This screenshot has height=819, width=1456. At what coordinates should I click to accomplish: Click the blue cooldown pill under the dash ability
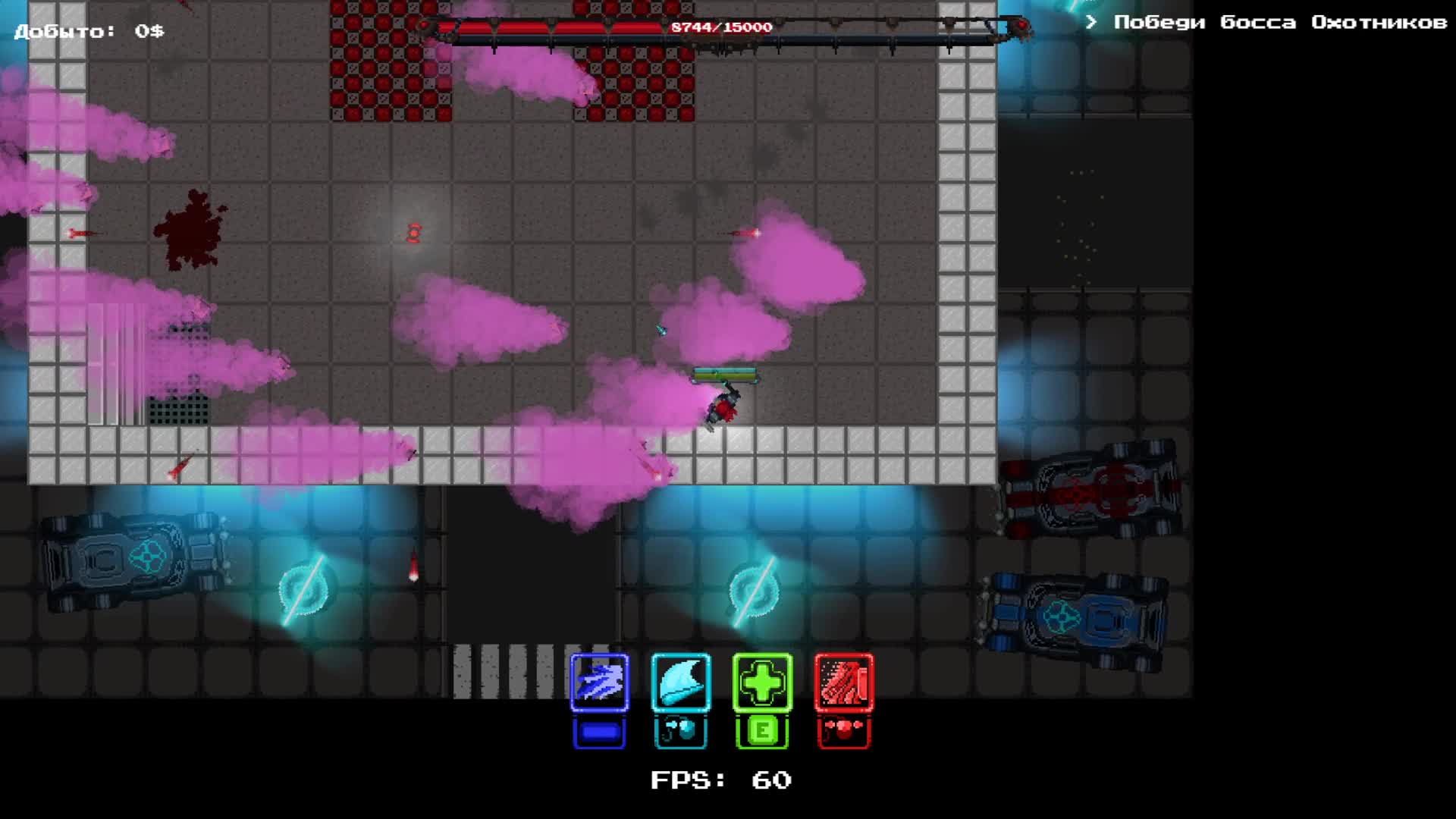click(599, 730)
